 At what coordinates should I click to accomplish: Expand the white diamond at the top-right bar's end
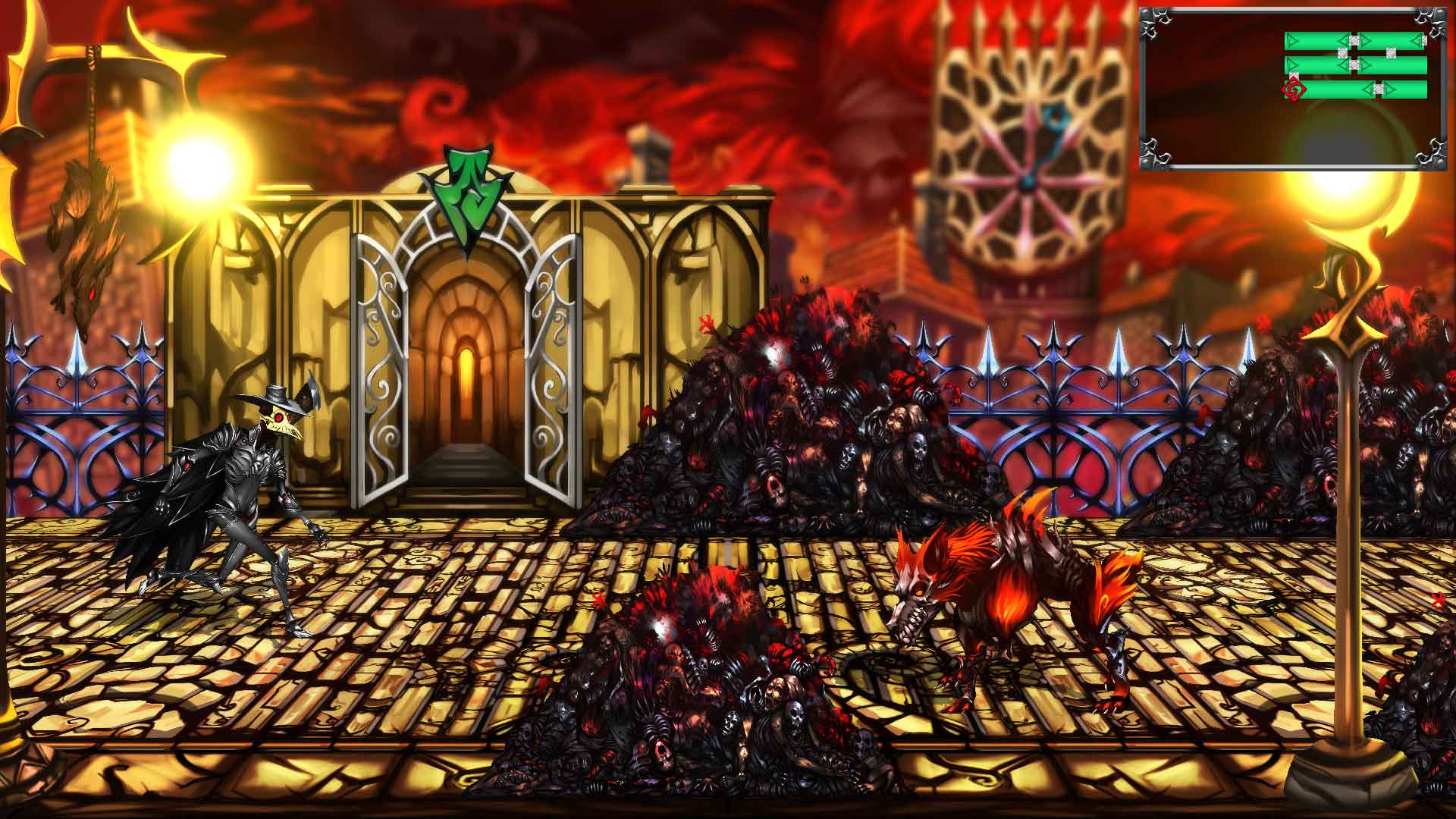click(1424, 39)
